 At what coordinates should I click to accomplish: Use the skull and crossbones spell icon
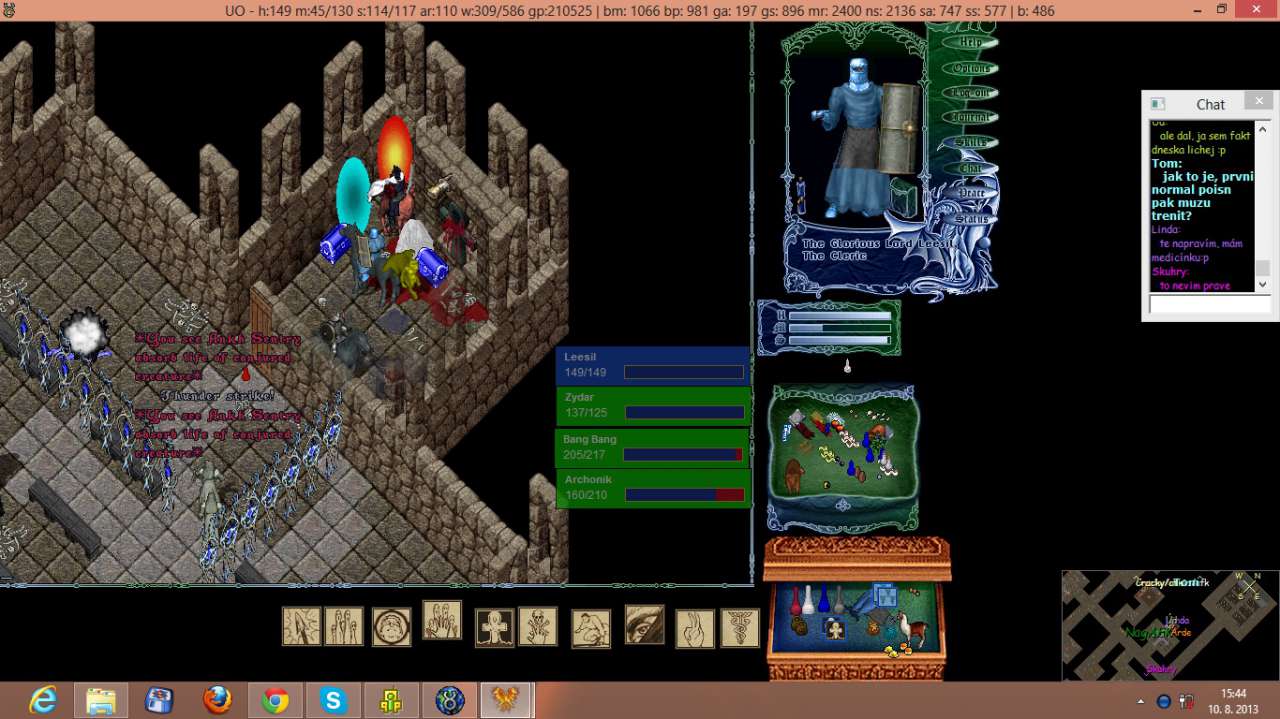tap(538, 627)
